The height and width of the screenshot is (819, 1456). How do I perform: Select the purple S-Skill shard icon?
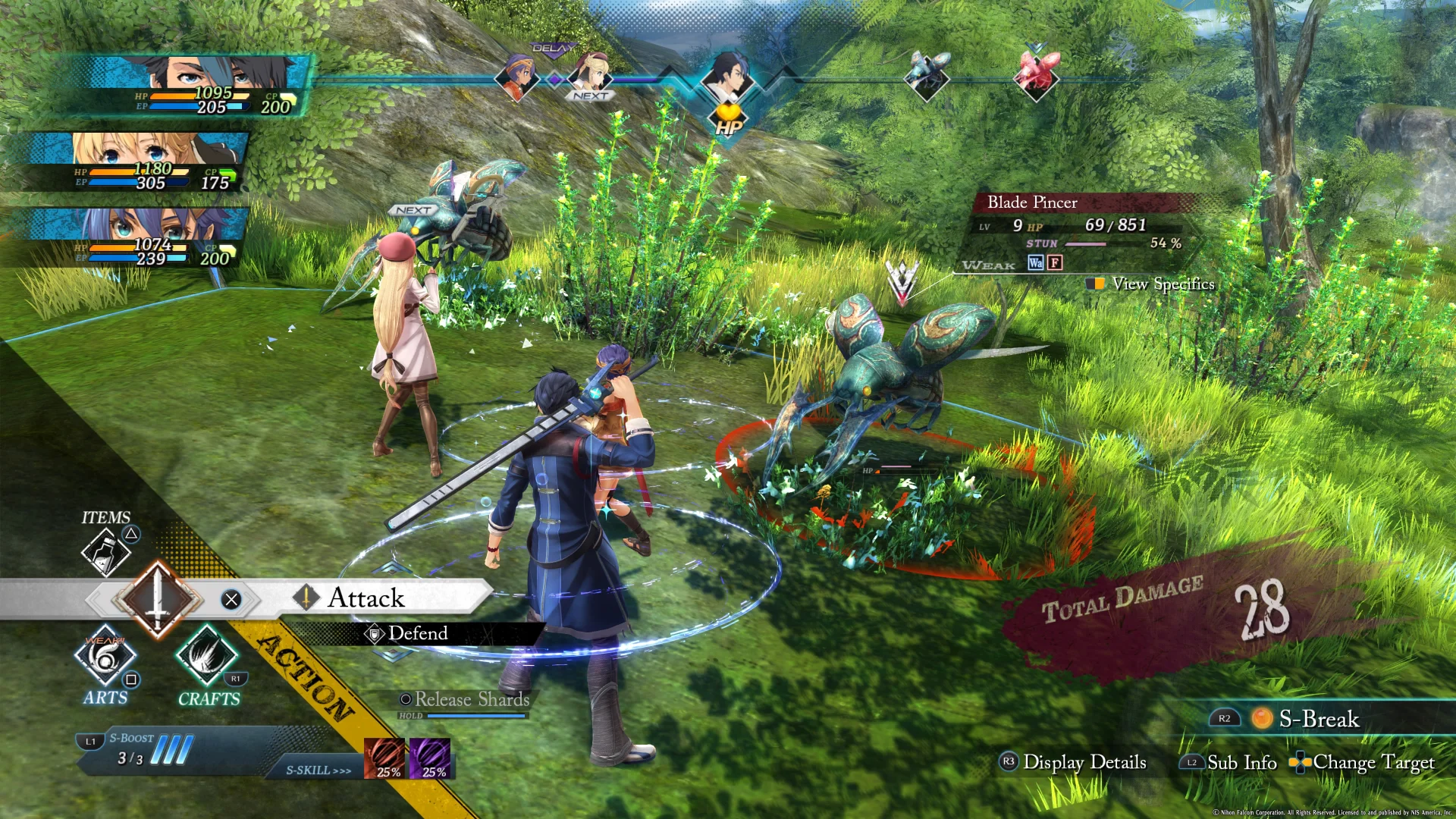[x=430, y=758]
